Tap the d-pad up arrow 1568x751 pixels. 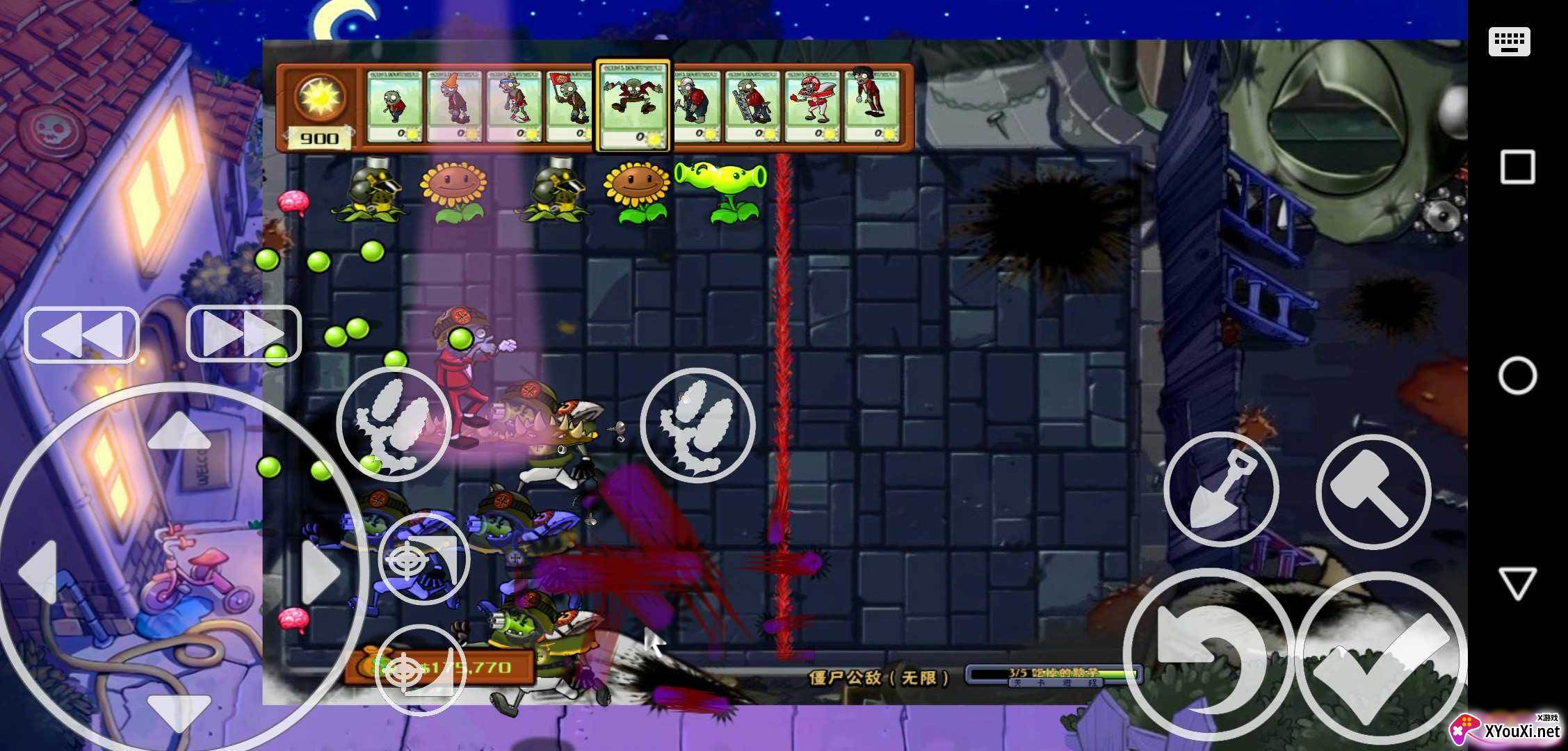click(x=179, y=431)
